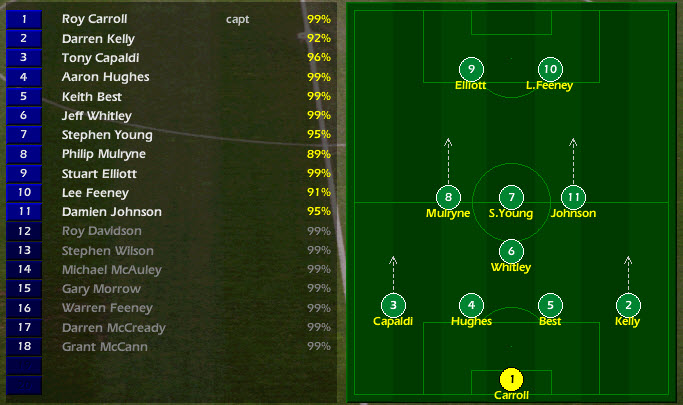Select substitute Roy Davidson's row
Viewport: 683px width, 405px height.
tap(101, 231)
